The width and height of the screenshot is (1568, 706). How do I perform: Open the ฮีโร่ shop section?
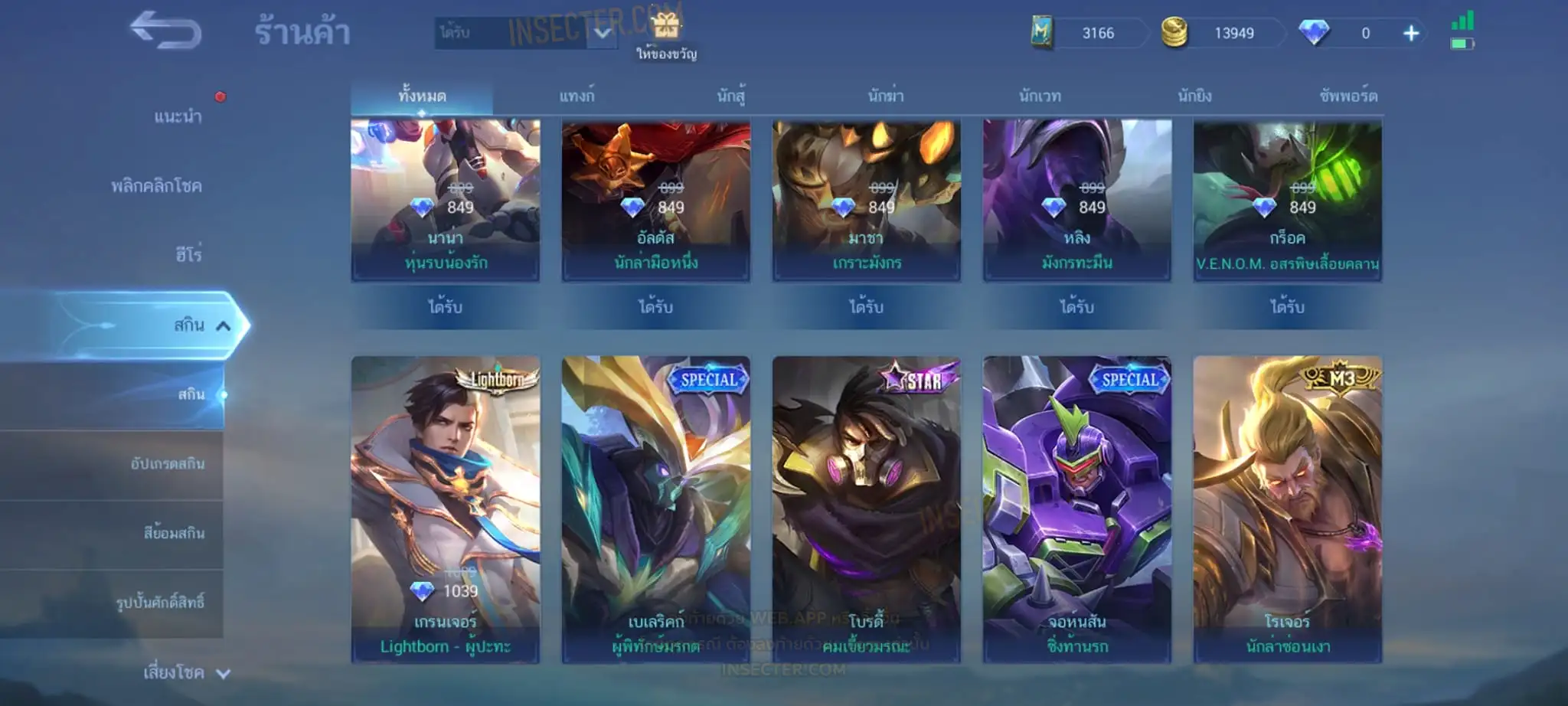pyautogui.click(x=188, y=254)
